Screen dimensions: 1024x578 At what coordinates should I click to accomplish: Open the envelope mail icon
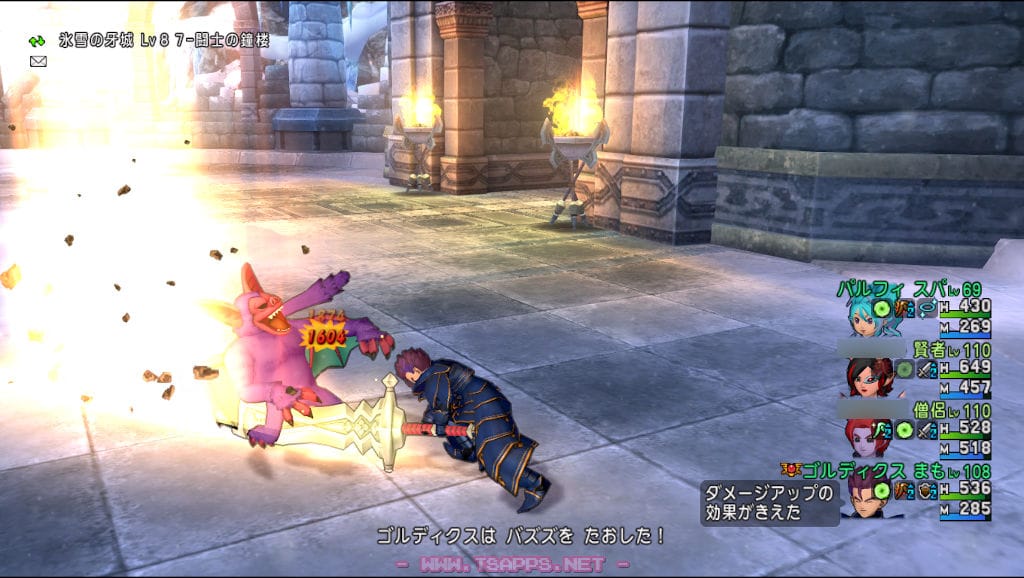coord(38,61)
